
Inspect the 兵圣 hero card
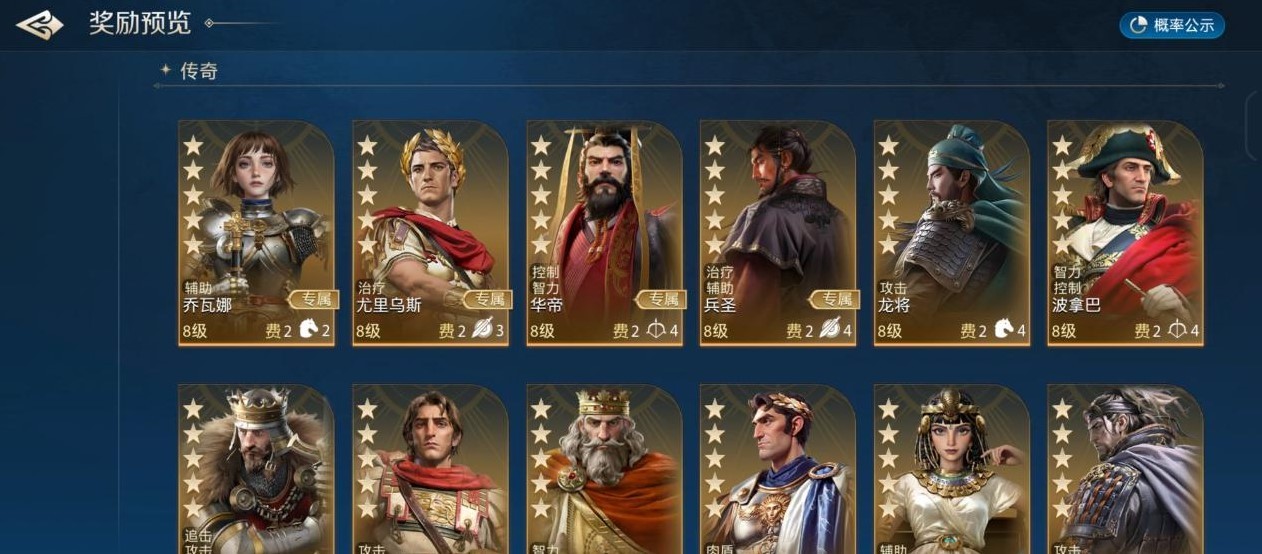click(x=778, y=233)
